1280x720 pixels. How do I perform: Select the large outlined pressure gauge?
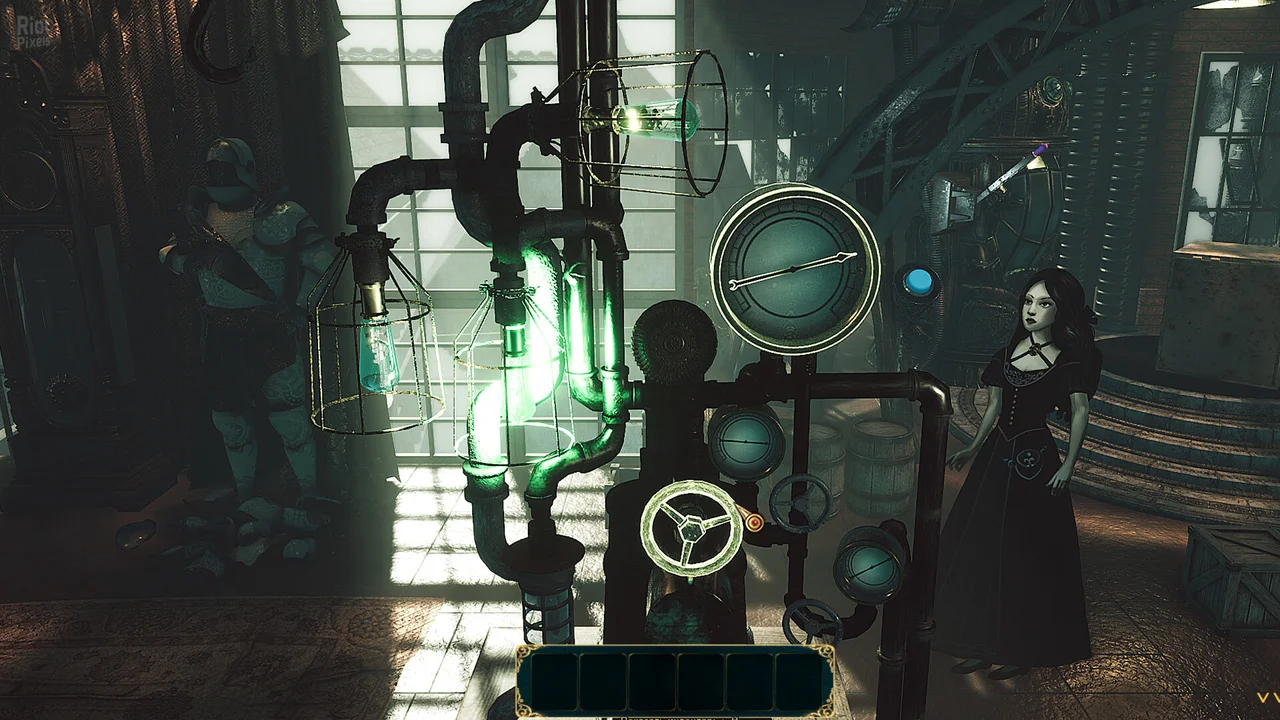(x=794, y=268)
